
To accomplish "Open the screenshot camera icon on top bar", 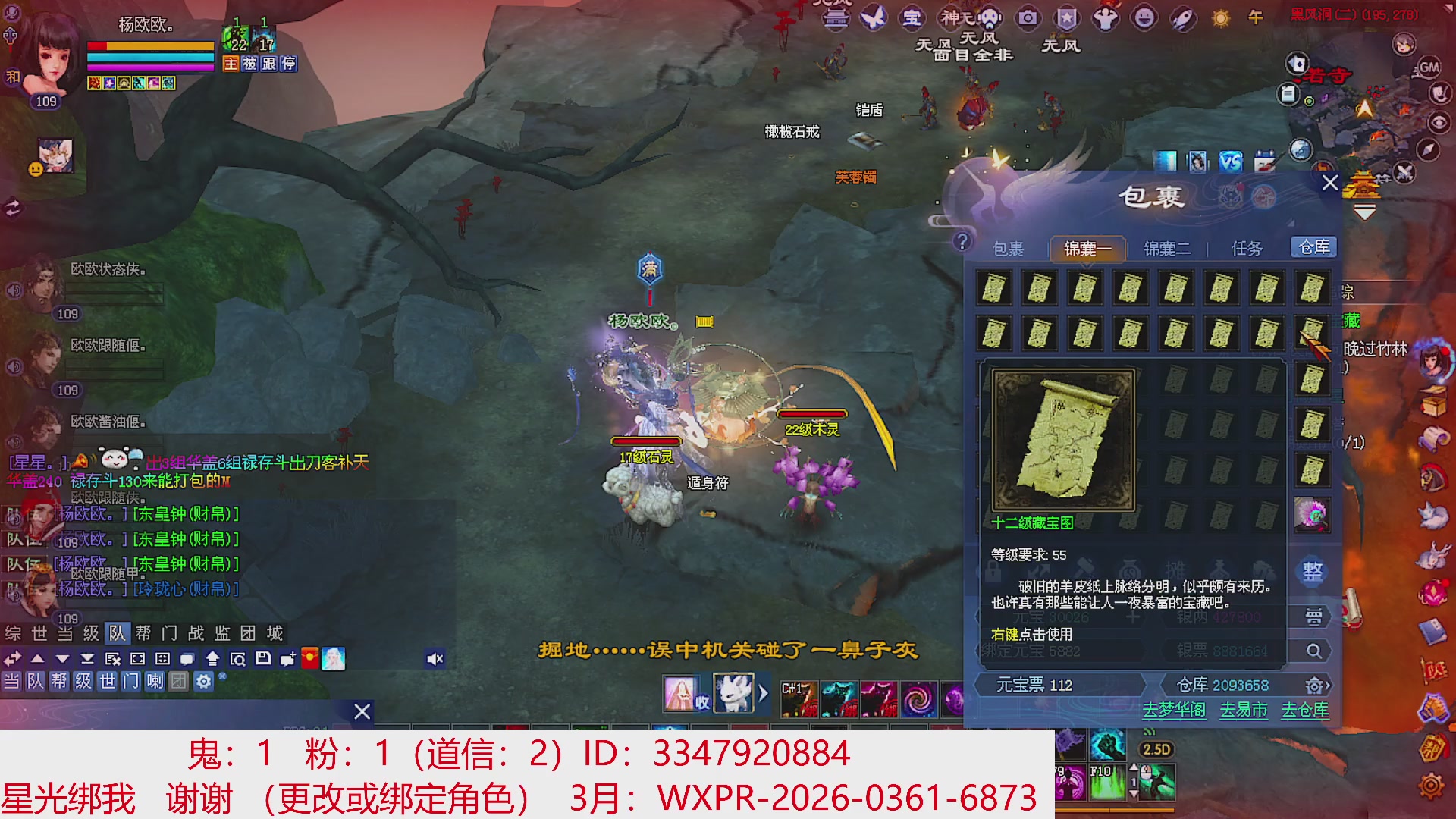I will [x=1028, y=19].
